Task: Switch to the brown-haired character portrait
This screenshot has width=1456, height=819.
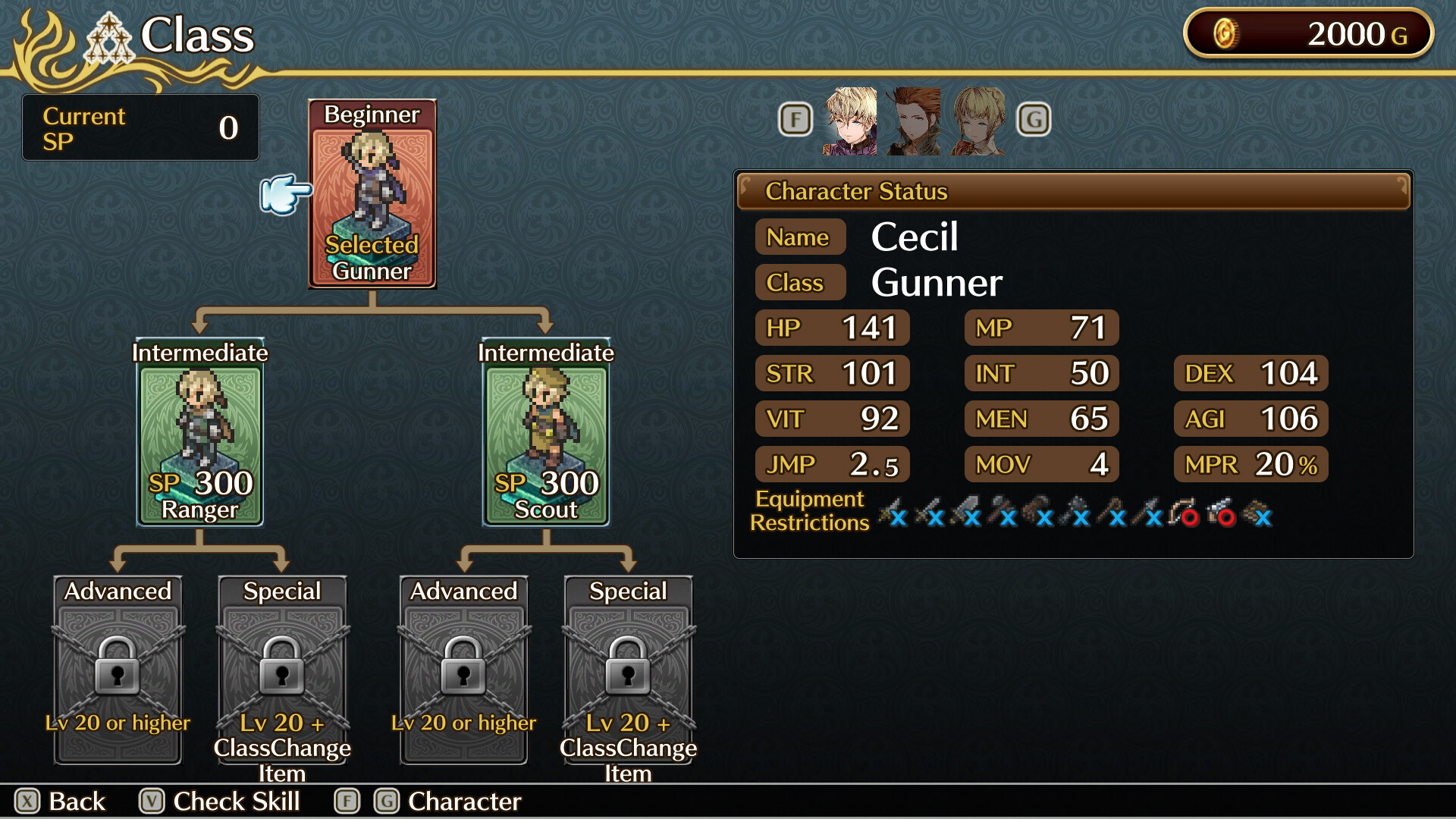Action: click(915, 121)
